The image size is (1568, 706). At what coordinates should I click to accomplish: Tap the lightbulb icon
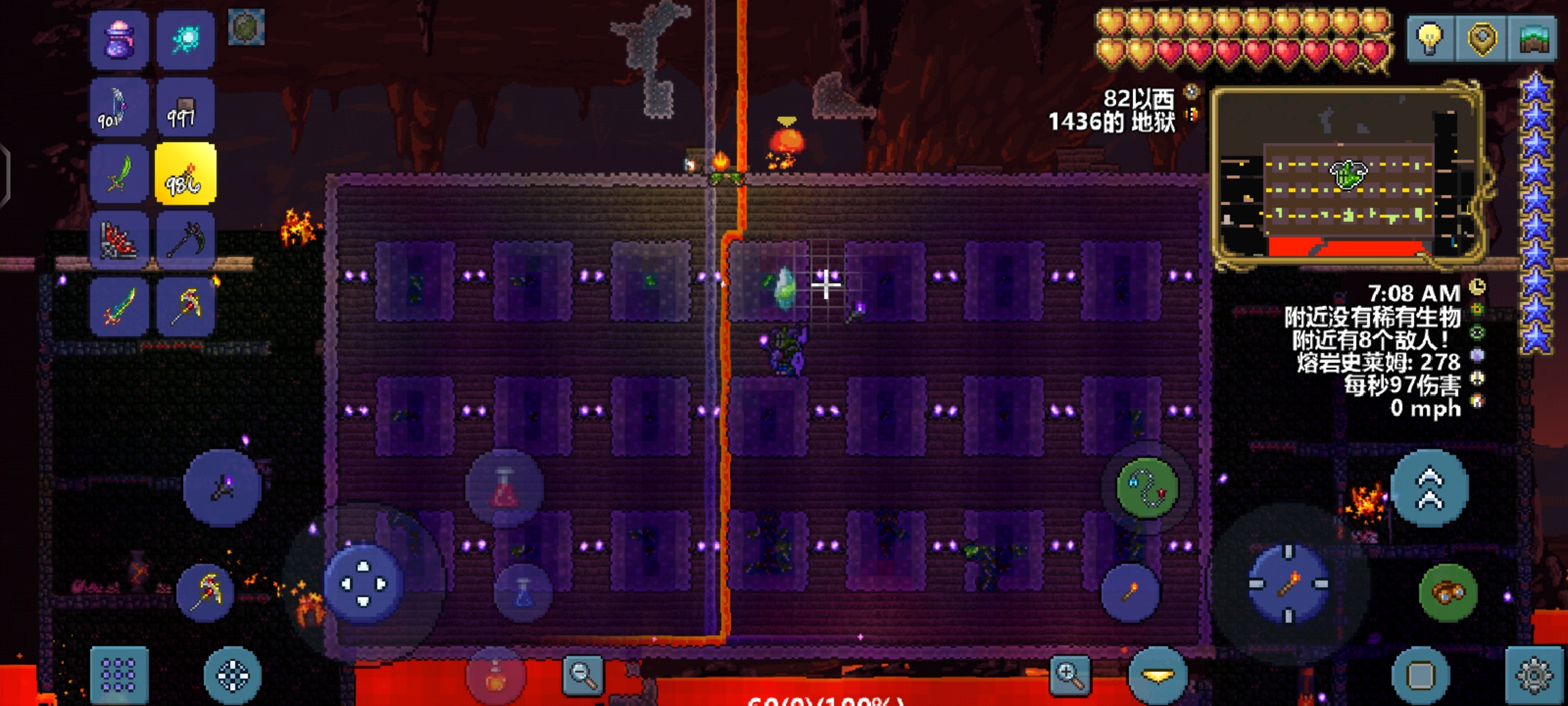click(1430, 39)
